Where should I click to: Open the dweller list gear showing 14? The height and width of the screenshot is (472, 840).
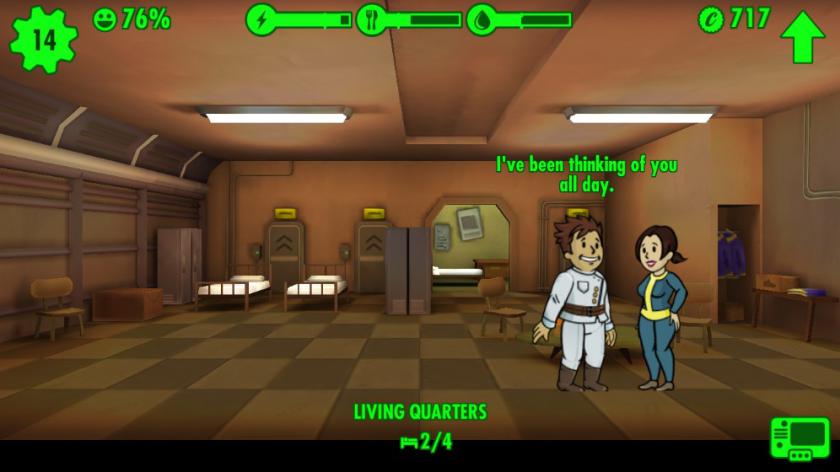(43, 39)
